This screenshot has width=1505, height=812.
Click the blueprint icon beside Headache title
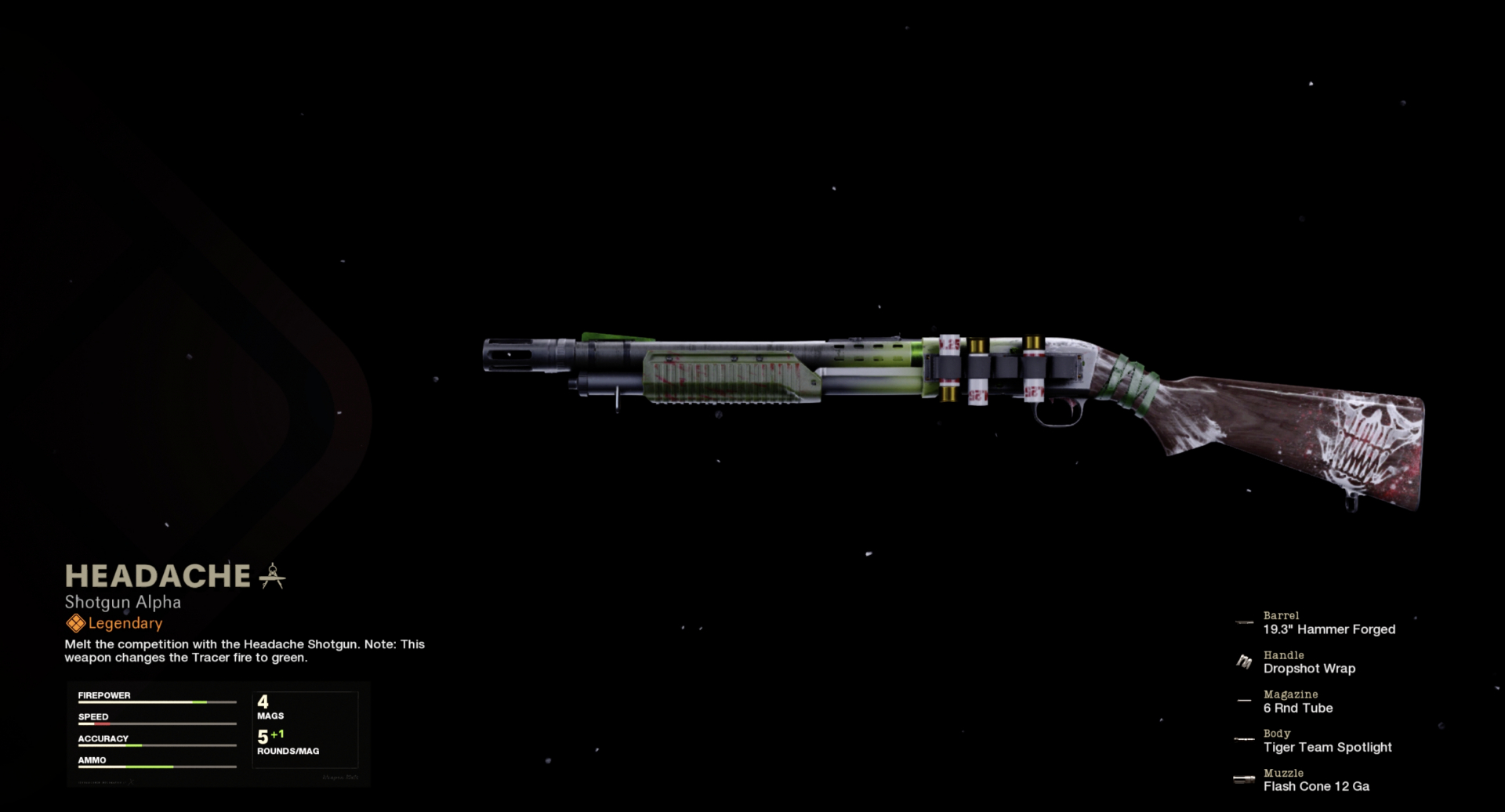(x=272, y=576)
